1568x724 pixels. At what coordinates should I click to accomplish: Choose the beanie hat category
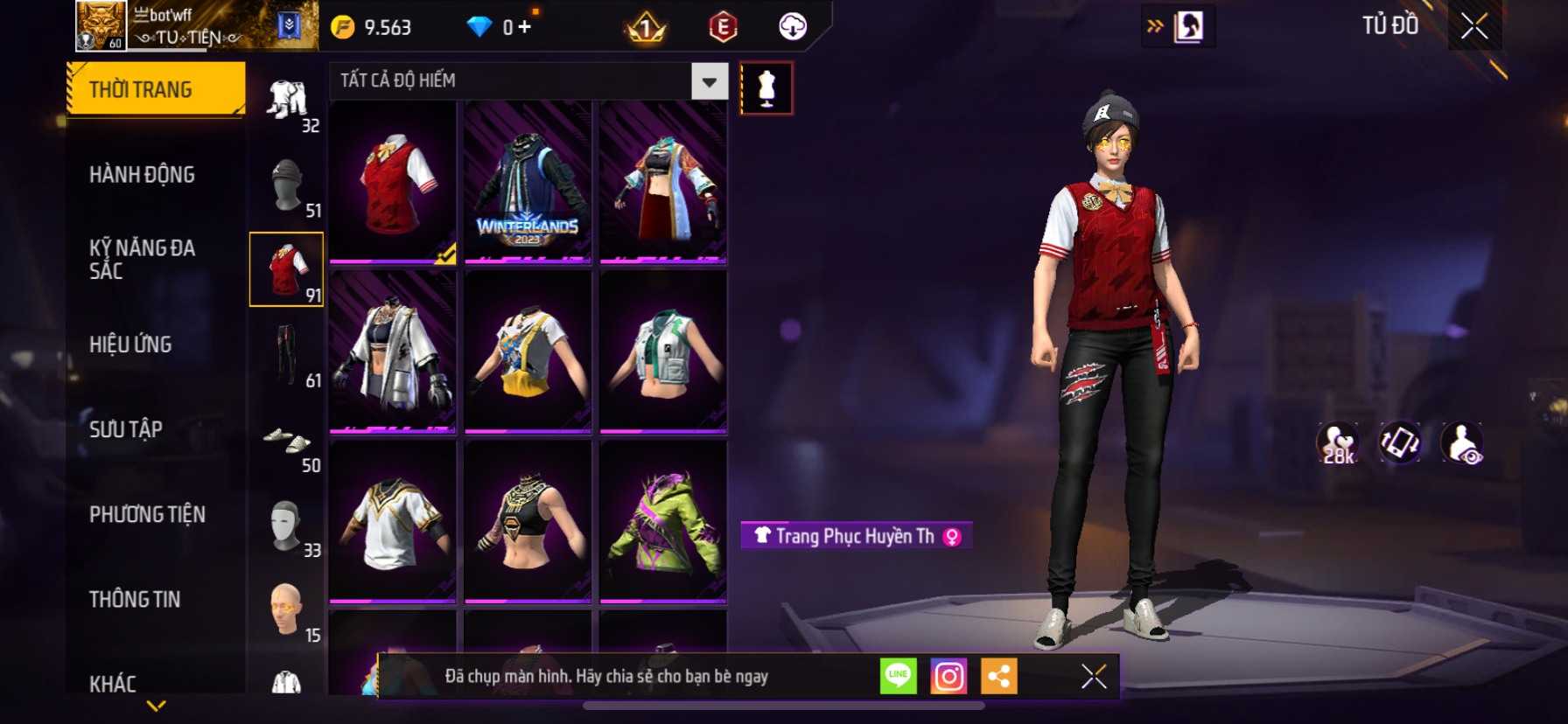[287, 186]
